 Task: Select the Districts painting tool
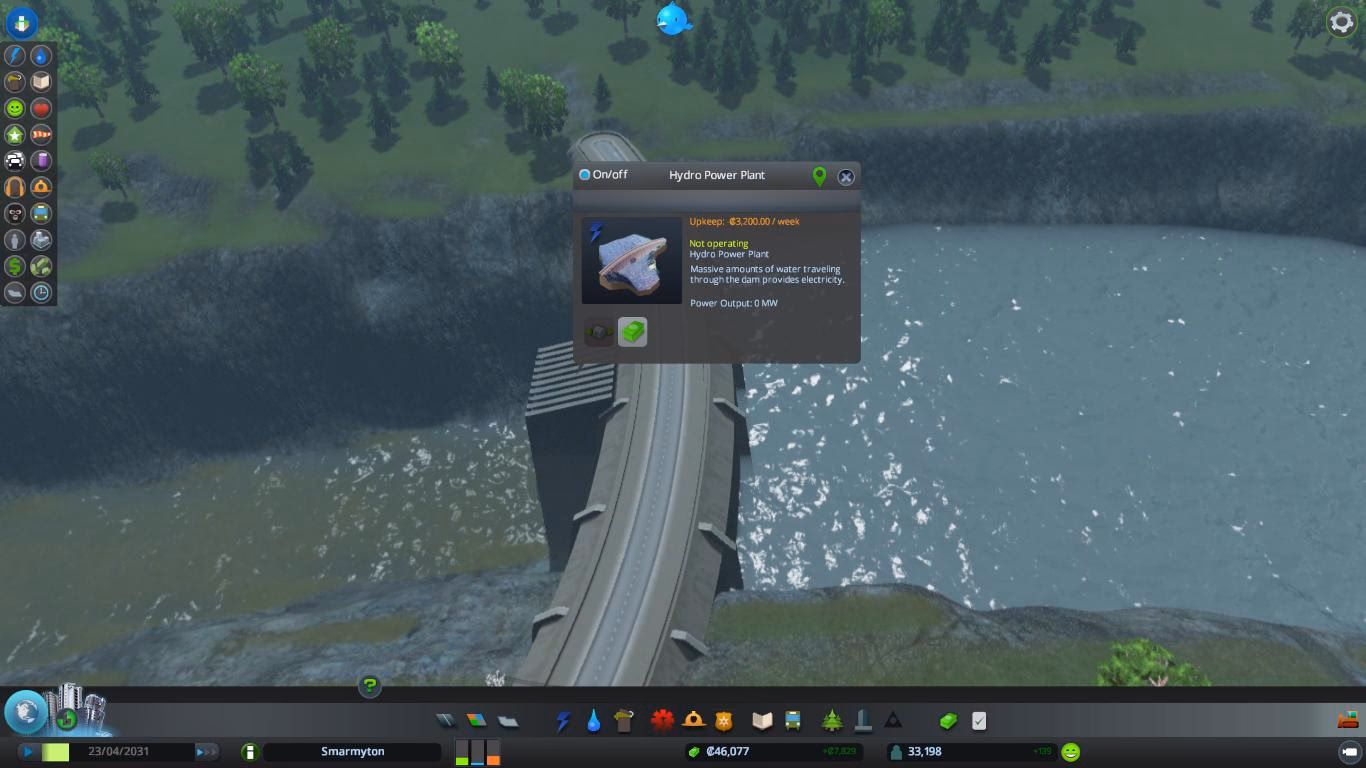507,719
